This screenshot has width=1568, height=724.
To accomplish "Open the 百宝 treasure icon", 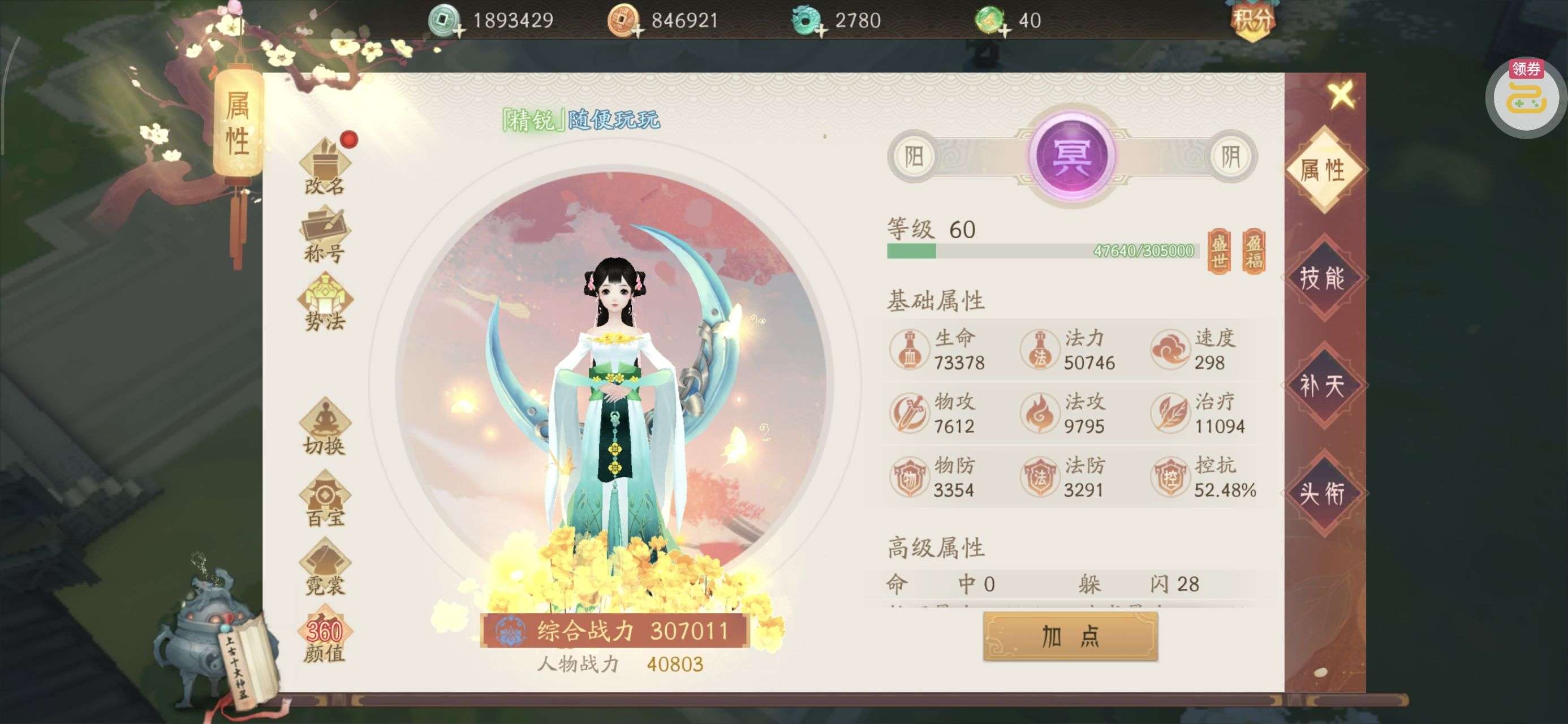I will [x=325, y=499].
